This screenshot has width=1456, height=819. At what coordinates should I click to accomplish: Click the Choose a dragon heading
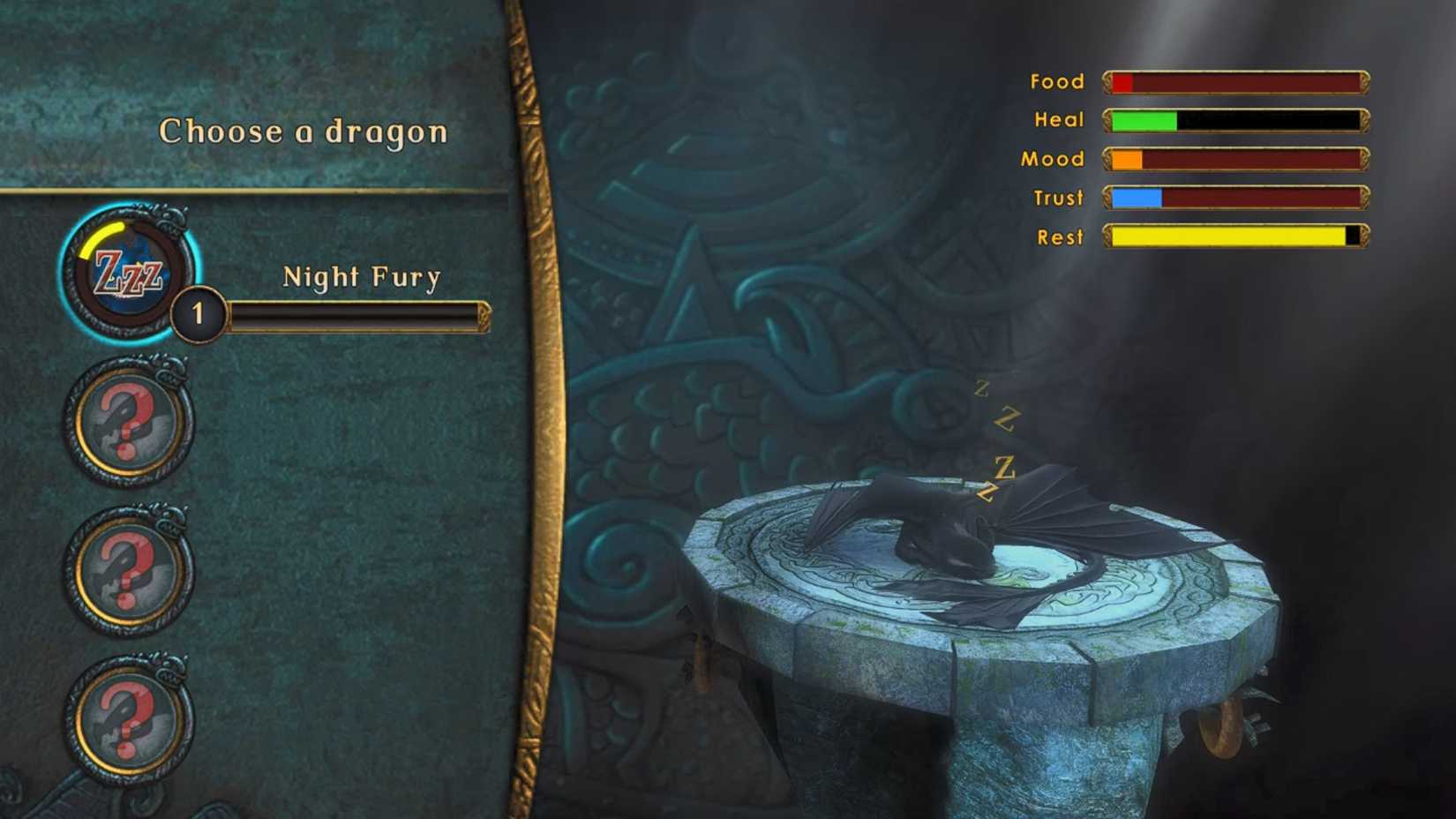[x=303, y=131]
